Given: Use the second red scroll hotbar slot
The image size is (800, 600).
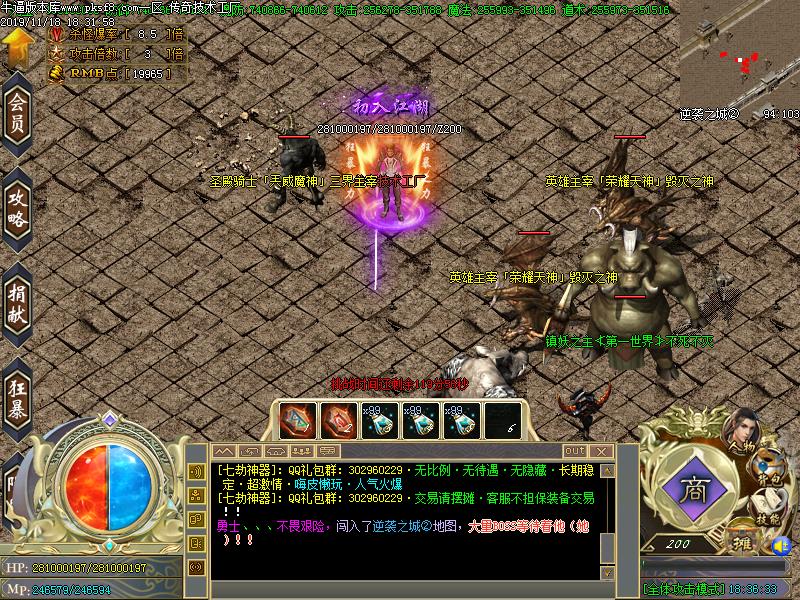Looking at the screenshot, I should (x=338, y=421).
